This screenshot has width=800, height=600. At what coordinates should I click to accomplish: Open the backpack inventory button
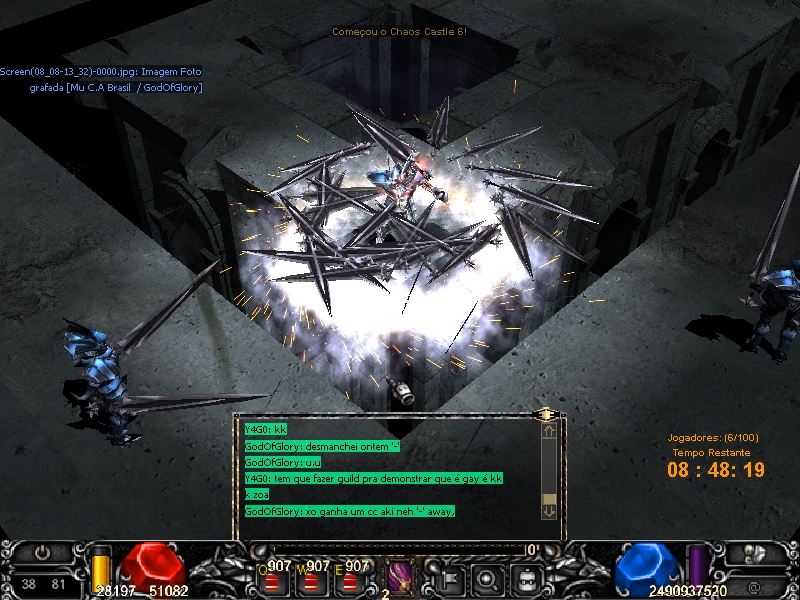pyautogui.click(x=526, y=576)
